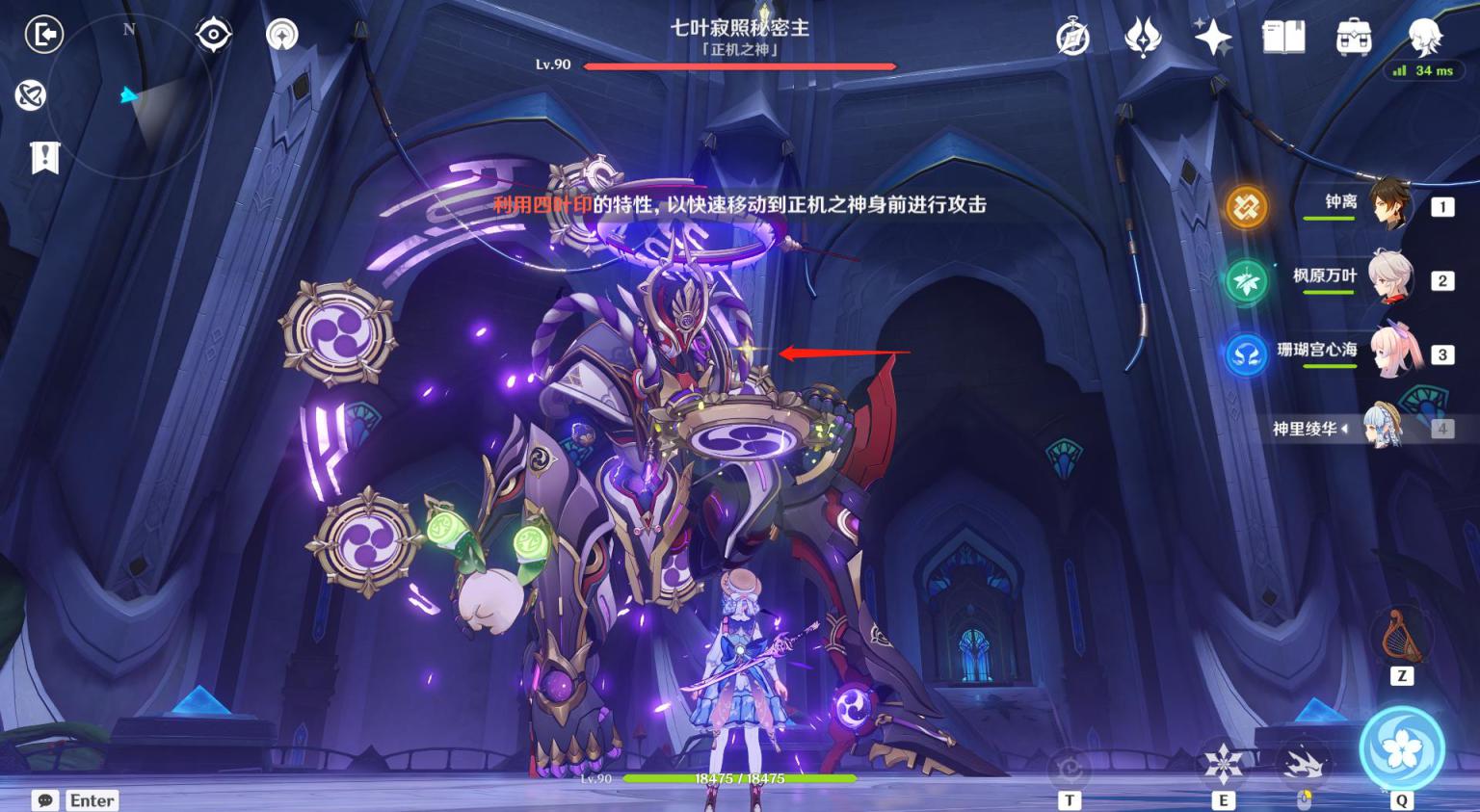Trigger 钟离's orange Geo burst icon
1480x812 pixels.
pyautogui.click(x=1246, y=206)
